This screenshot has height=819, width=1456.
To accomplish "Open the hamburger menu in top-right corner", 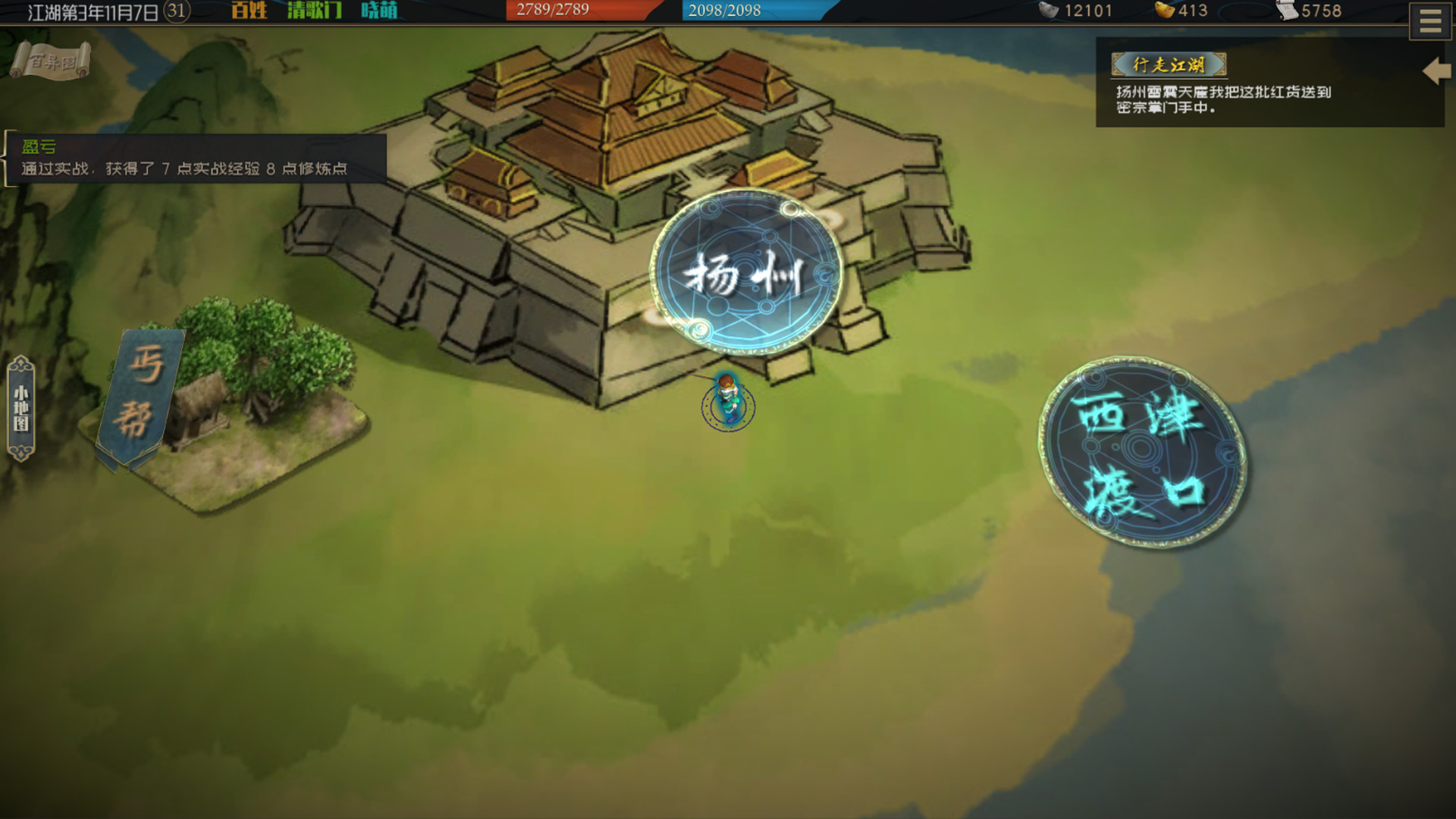I will 1429,20.
